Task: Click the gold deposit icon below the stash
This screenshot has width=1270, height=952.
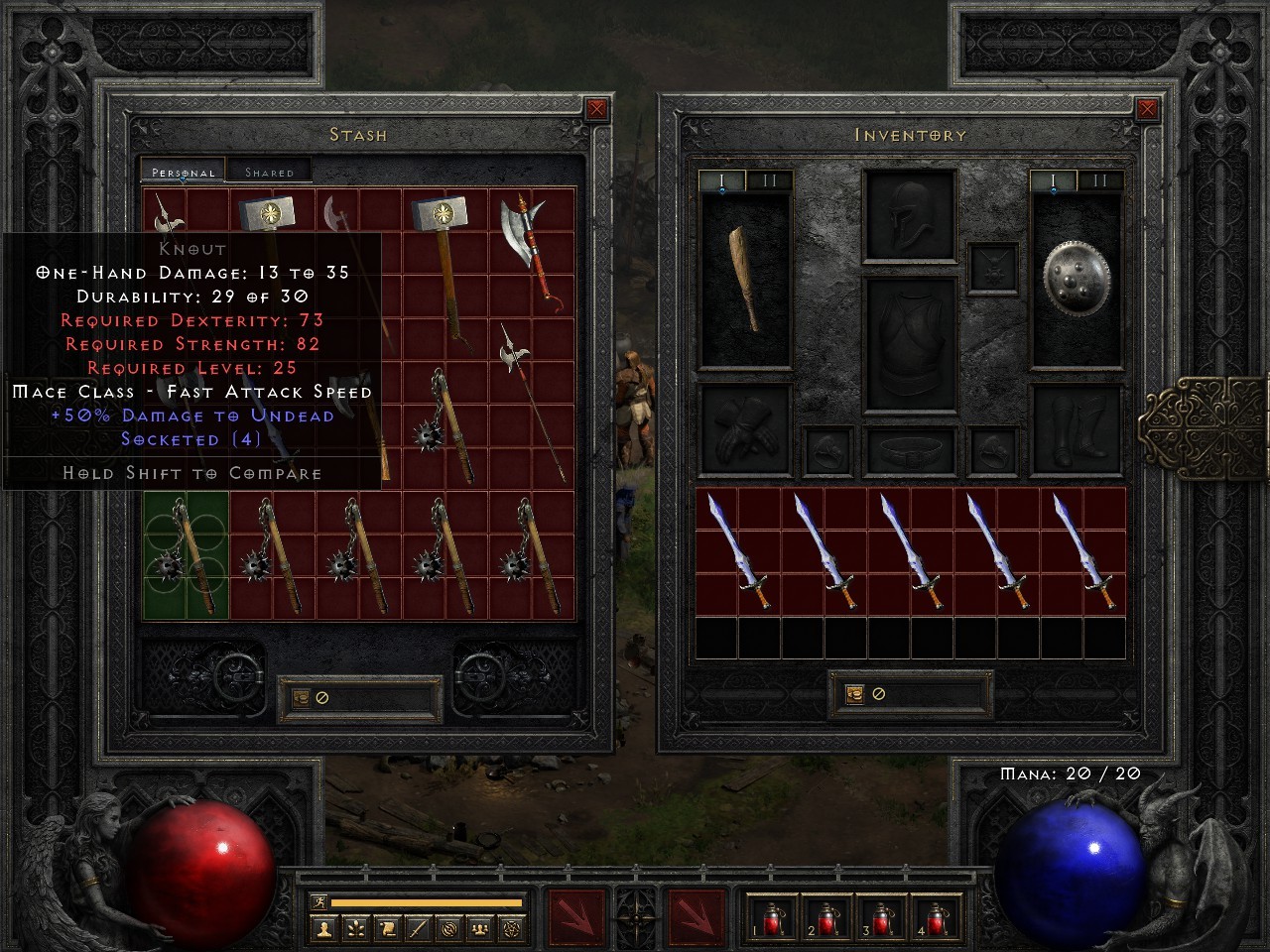Action: (x=301, y=697)
